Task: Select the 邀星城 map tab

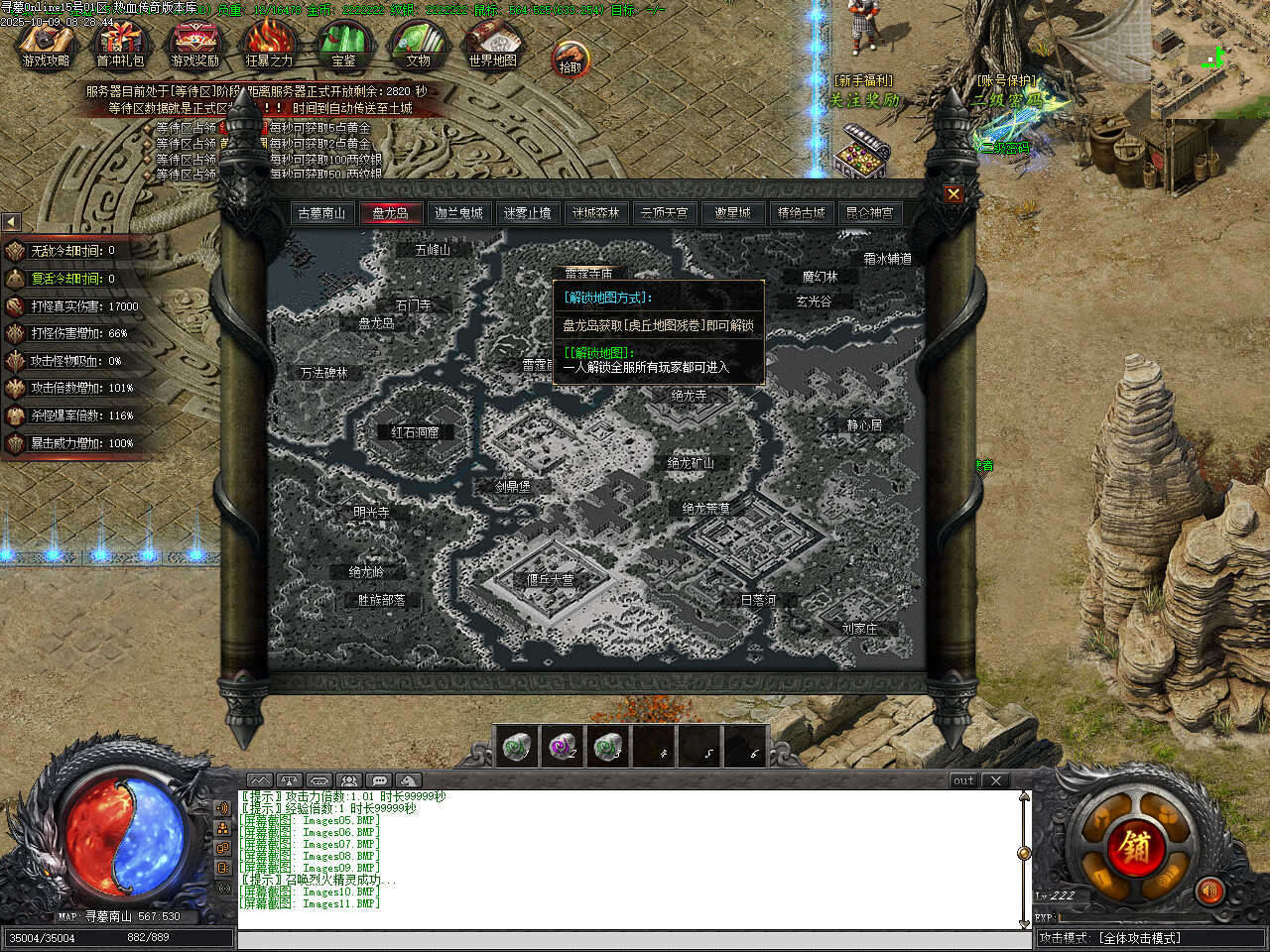Action: click(732, 213)
